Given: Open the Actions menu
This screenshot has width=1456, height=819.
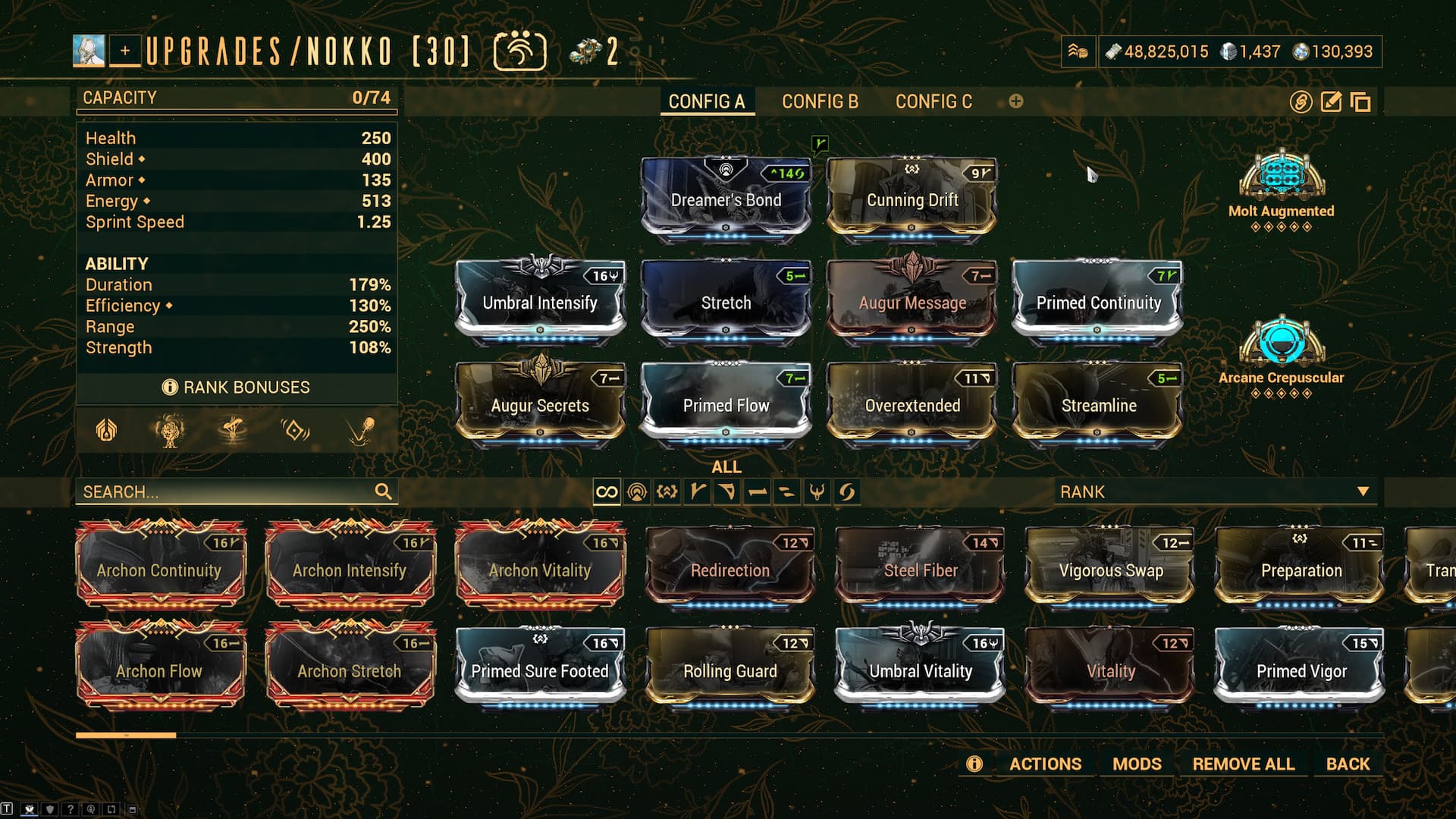Looking at the screenshot, I should pos(1045,764).
